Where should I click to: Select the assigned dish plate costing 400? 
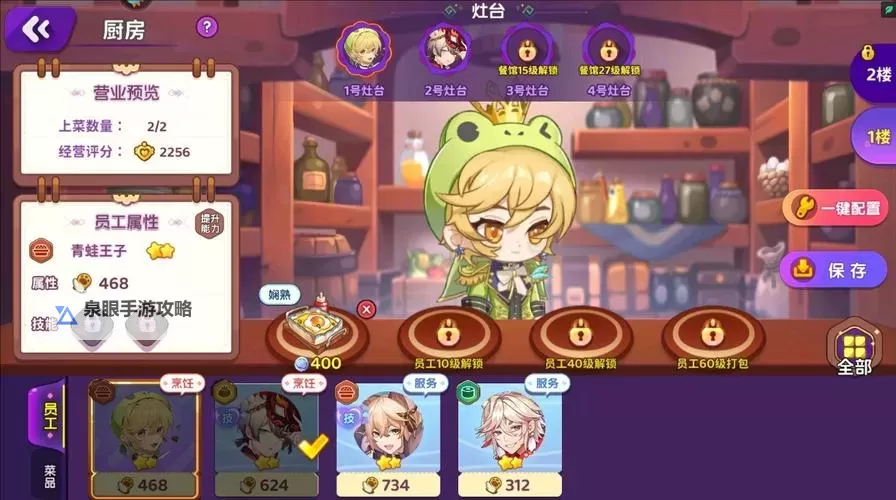tap(316, 329)
